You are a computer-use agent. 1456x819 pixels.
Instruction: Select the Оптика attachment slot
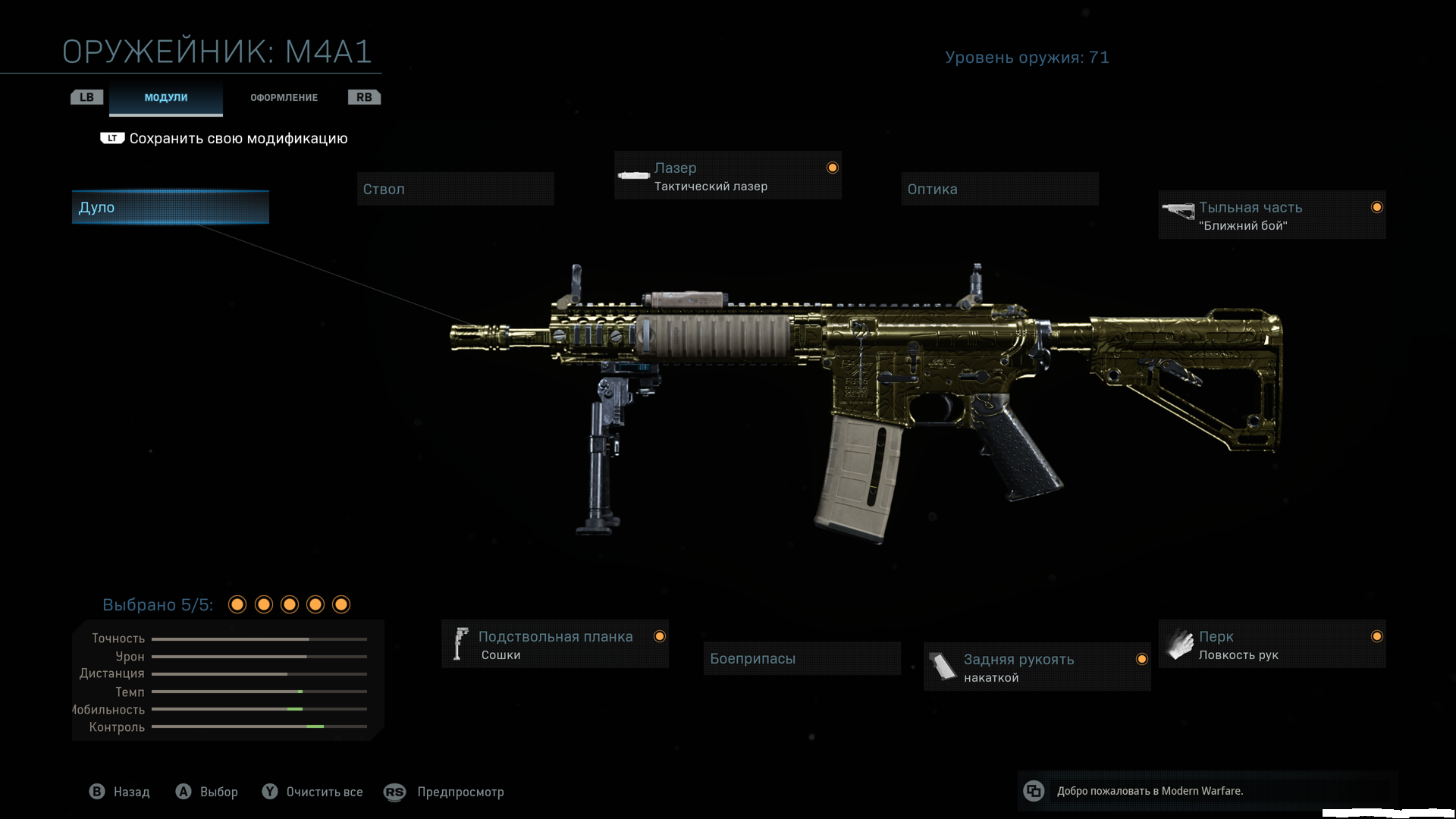point(999,189)
